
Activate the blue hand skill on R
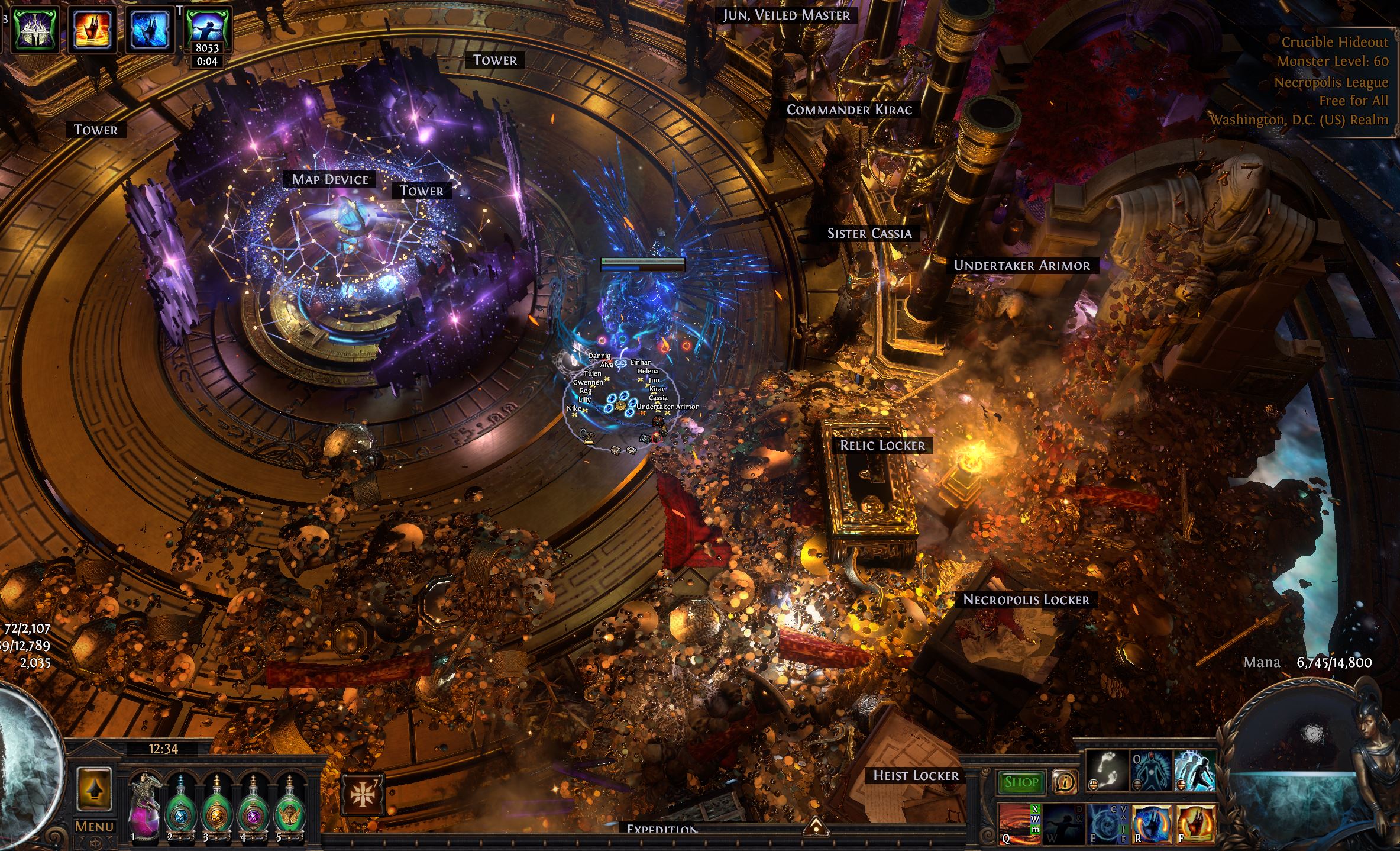1151,823
